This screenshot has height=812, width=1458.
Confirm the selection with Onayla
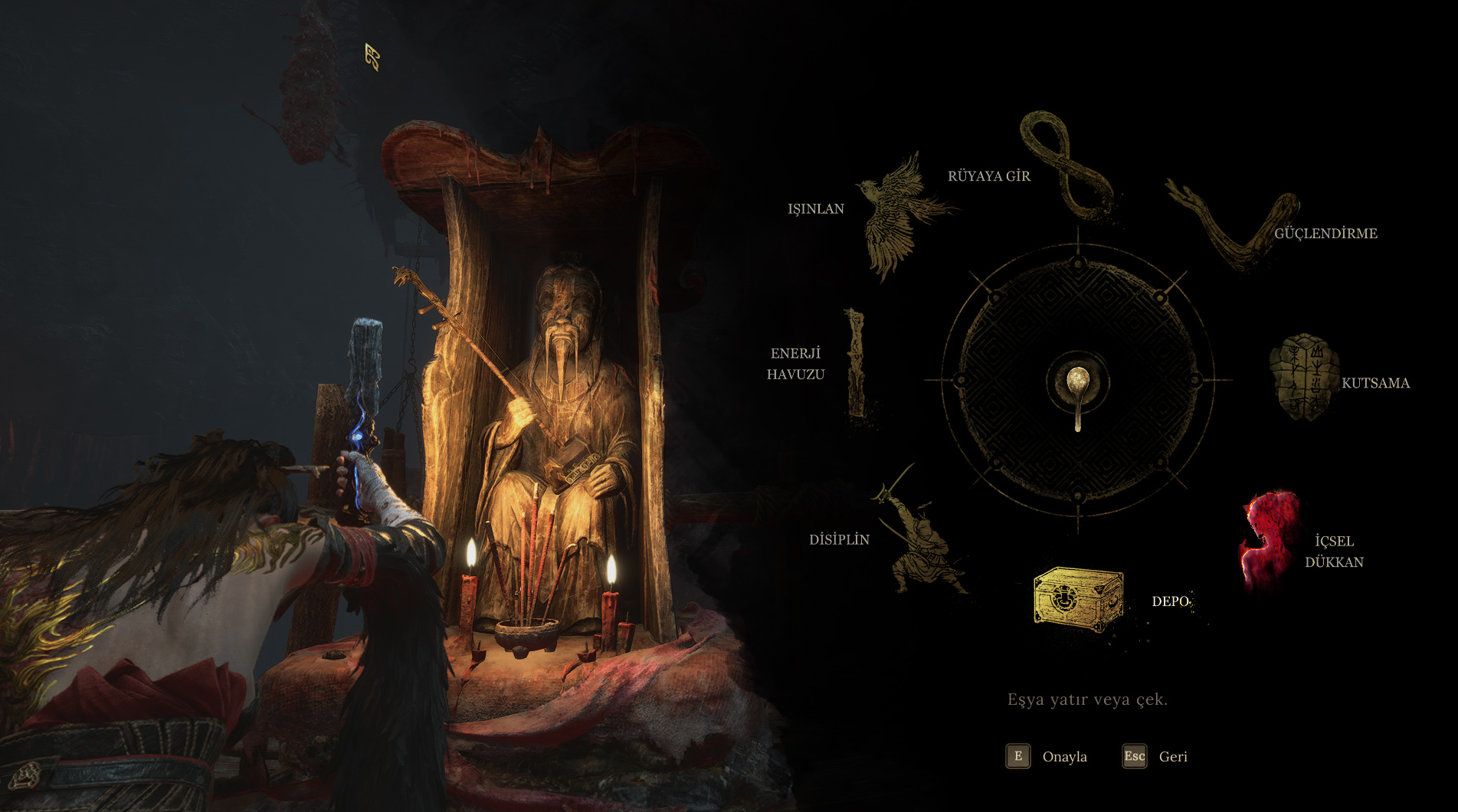(x=1047, y=757)
